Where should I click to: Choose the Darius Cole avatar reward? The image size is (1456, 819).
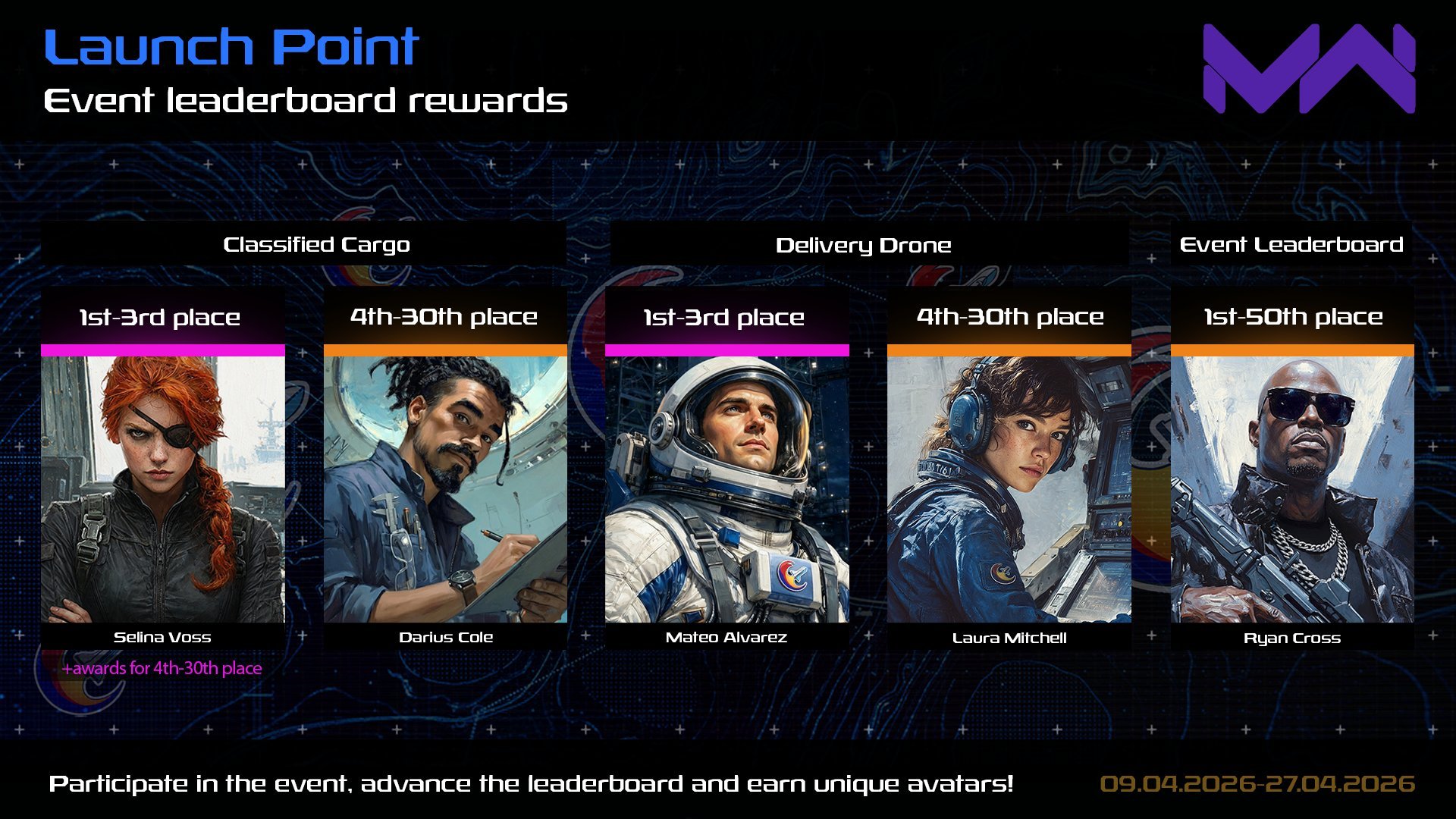pos(445,489)
